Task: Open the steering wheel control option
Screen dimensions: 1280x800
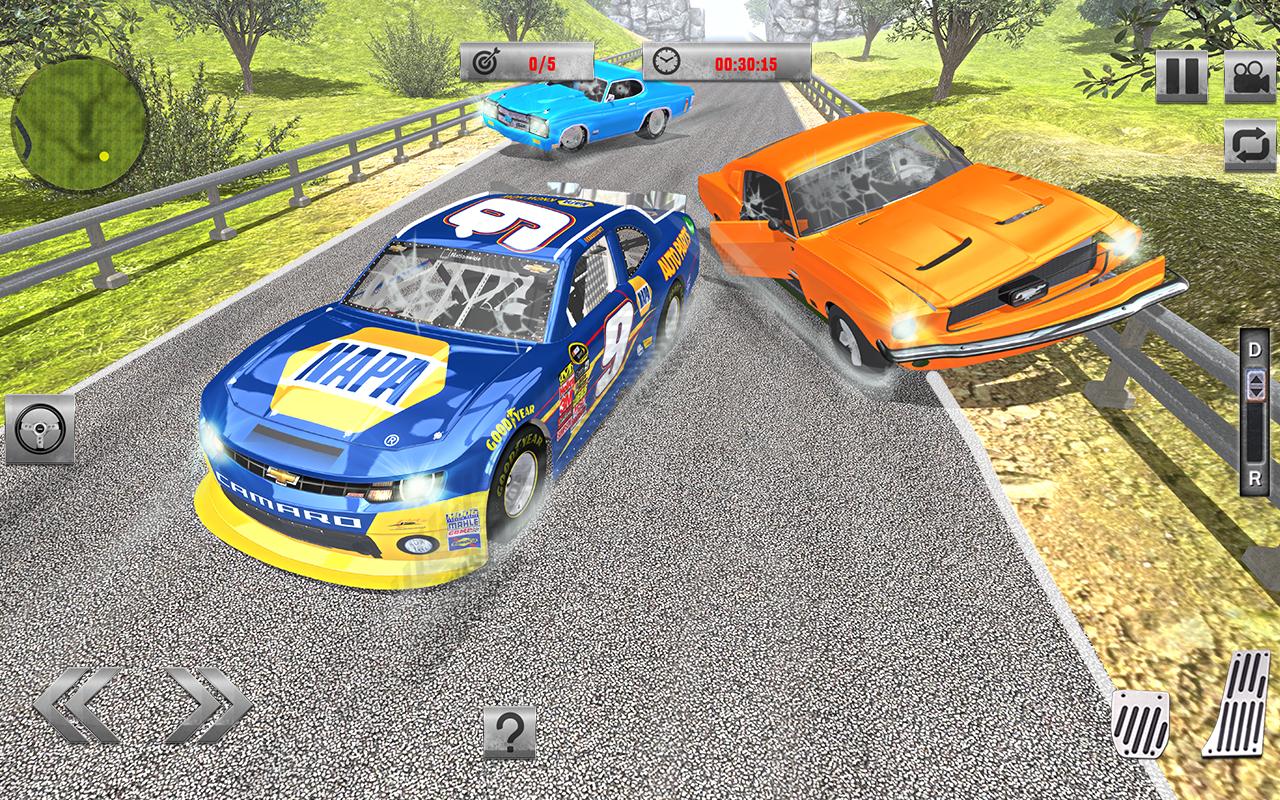Action: pyautogui.click(x=41, y=427)
